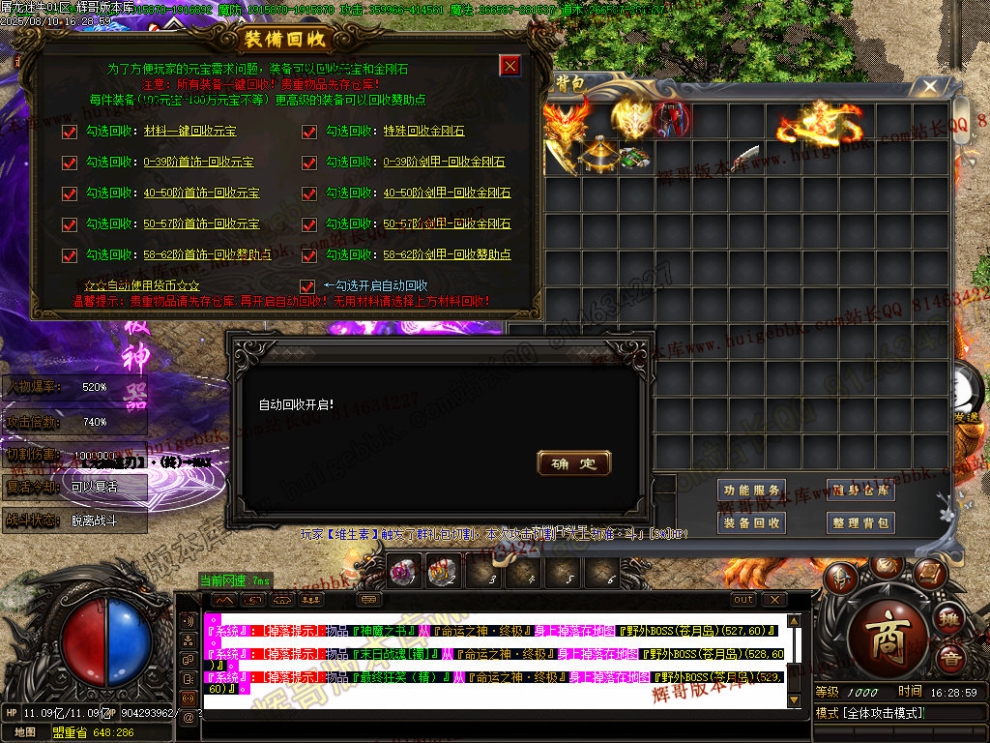Open 功能服务 in the backpack panel
990x743 pixels.
point(751,491)
